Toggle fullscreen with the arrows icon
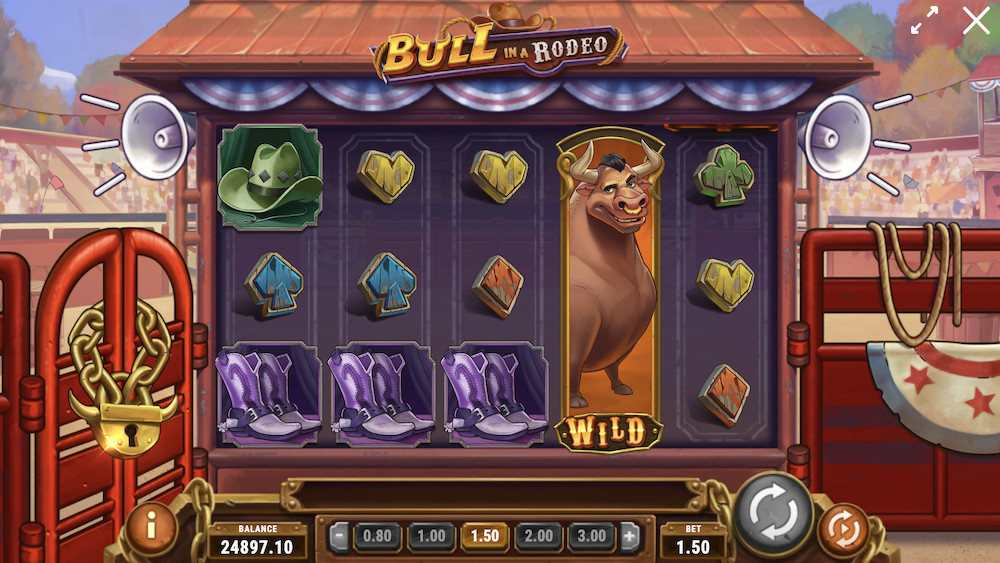1000x563 pixels. point(925,21)
